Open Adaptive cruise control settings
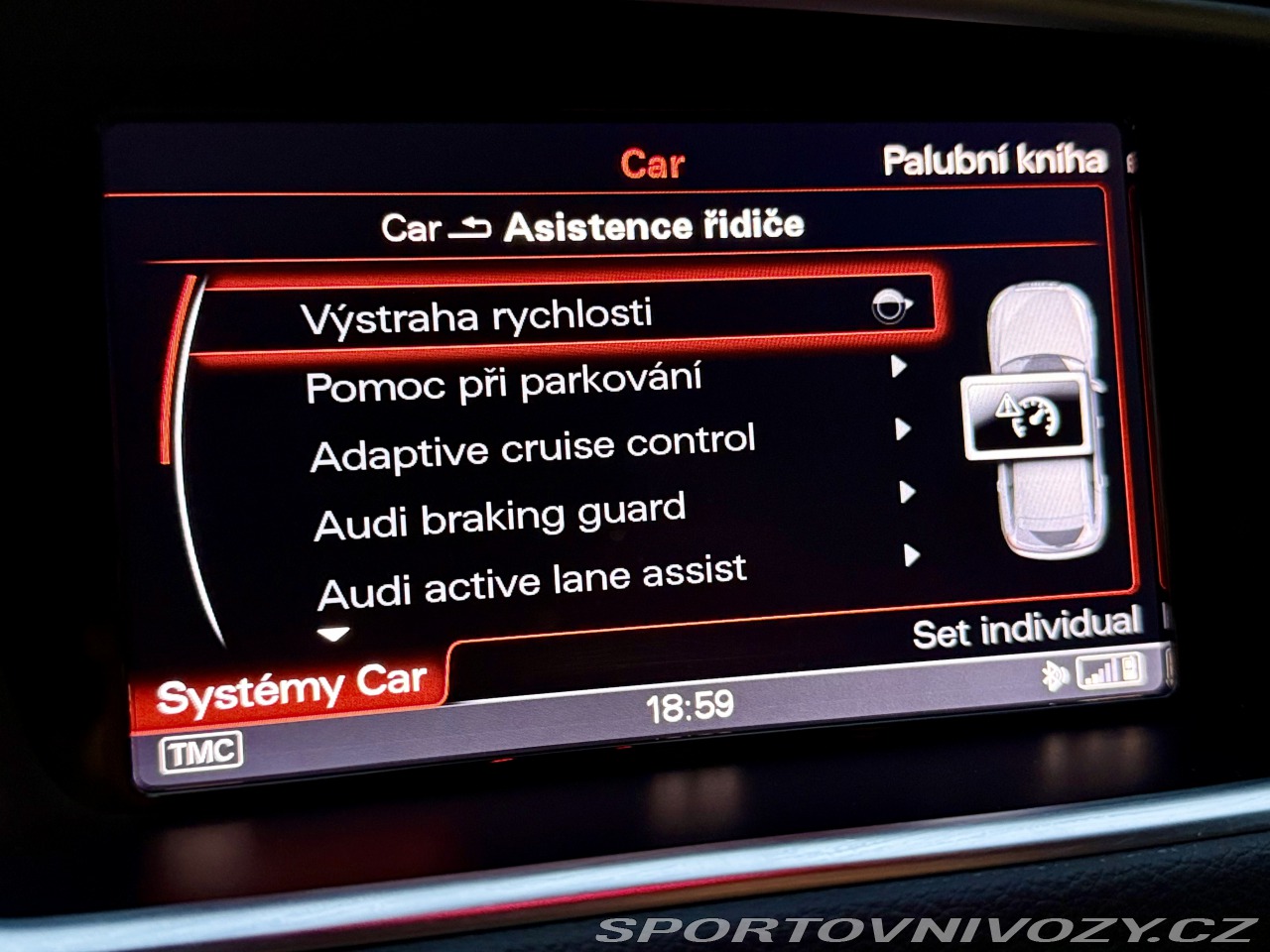Image resolution: width=1270 pixels, height=952 pixels. click(533, 448)
